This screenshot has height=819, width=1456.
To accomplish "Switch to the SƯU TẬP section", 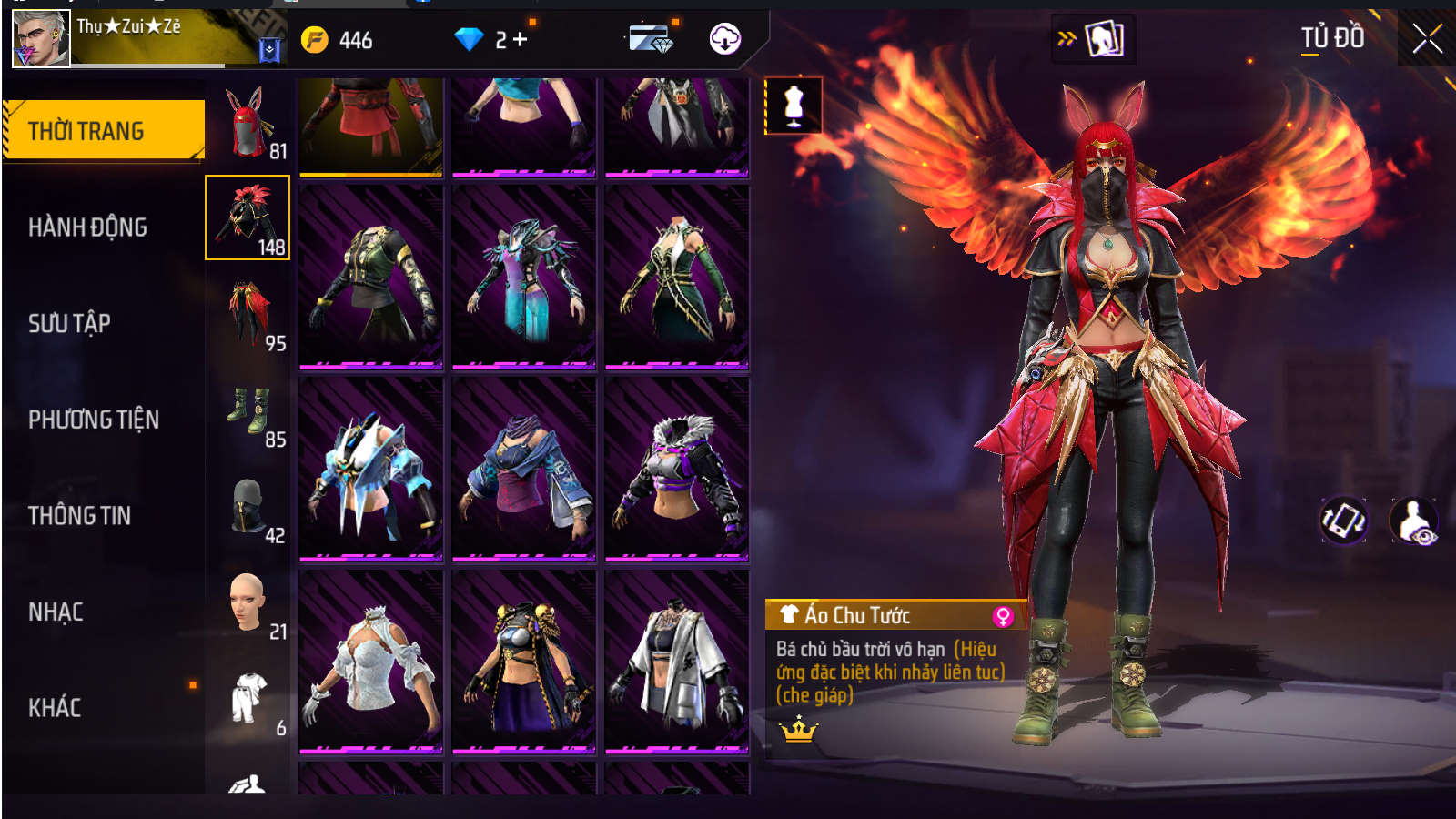I will click(69, 323).
